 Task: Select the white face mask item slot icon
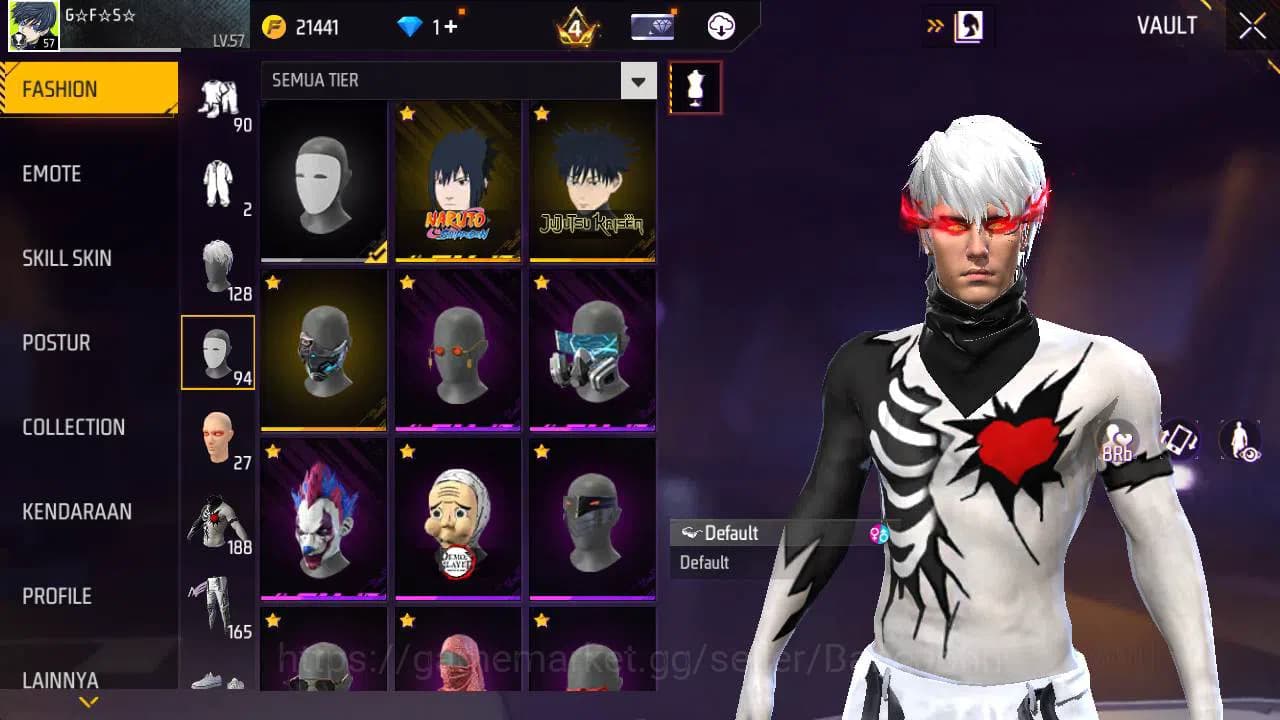(x=218, y=352)
